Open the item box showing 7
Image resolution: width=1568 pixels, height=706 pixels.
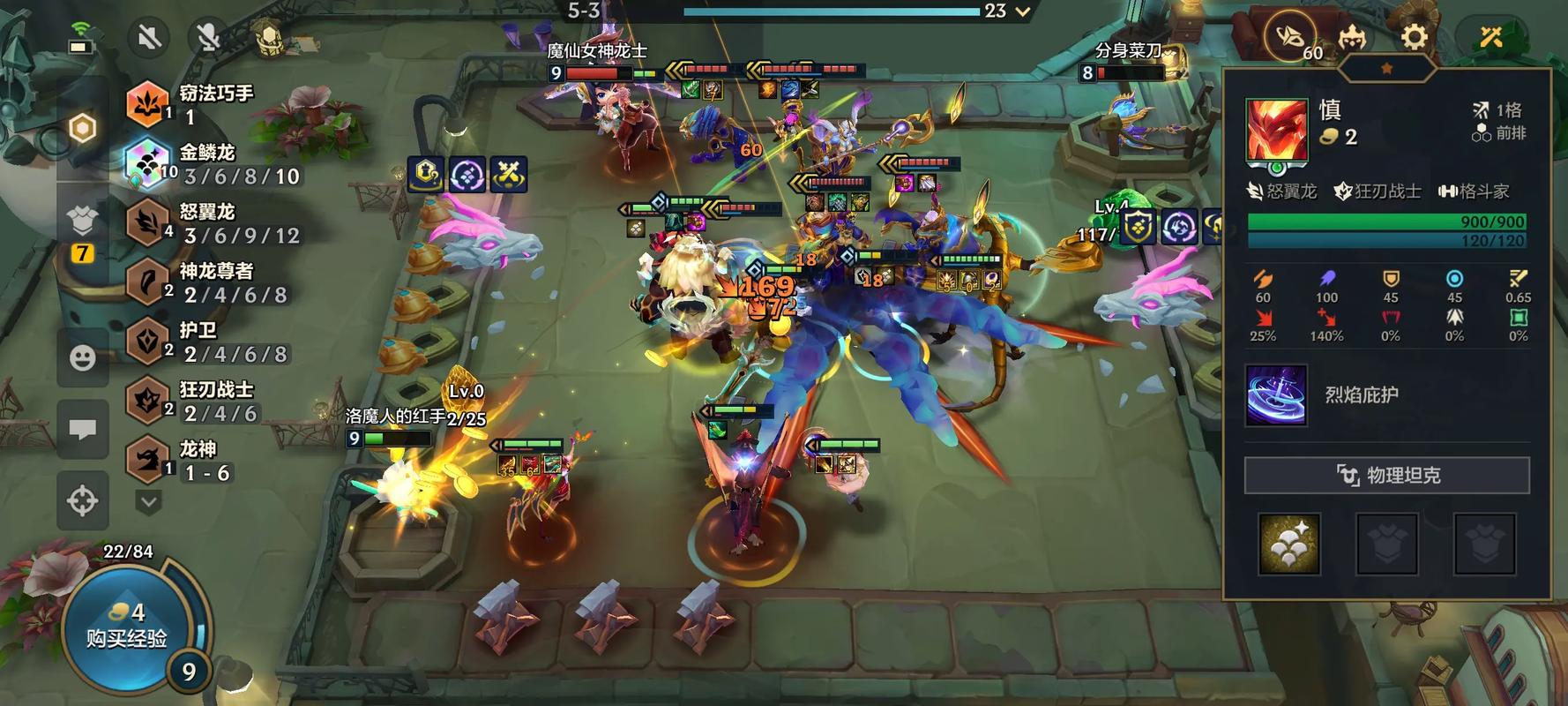point(82,228)
